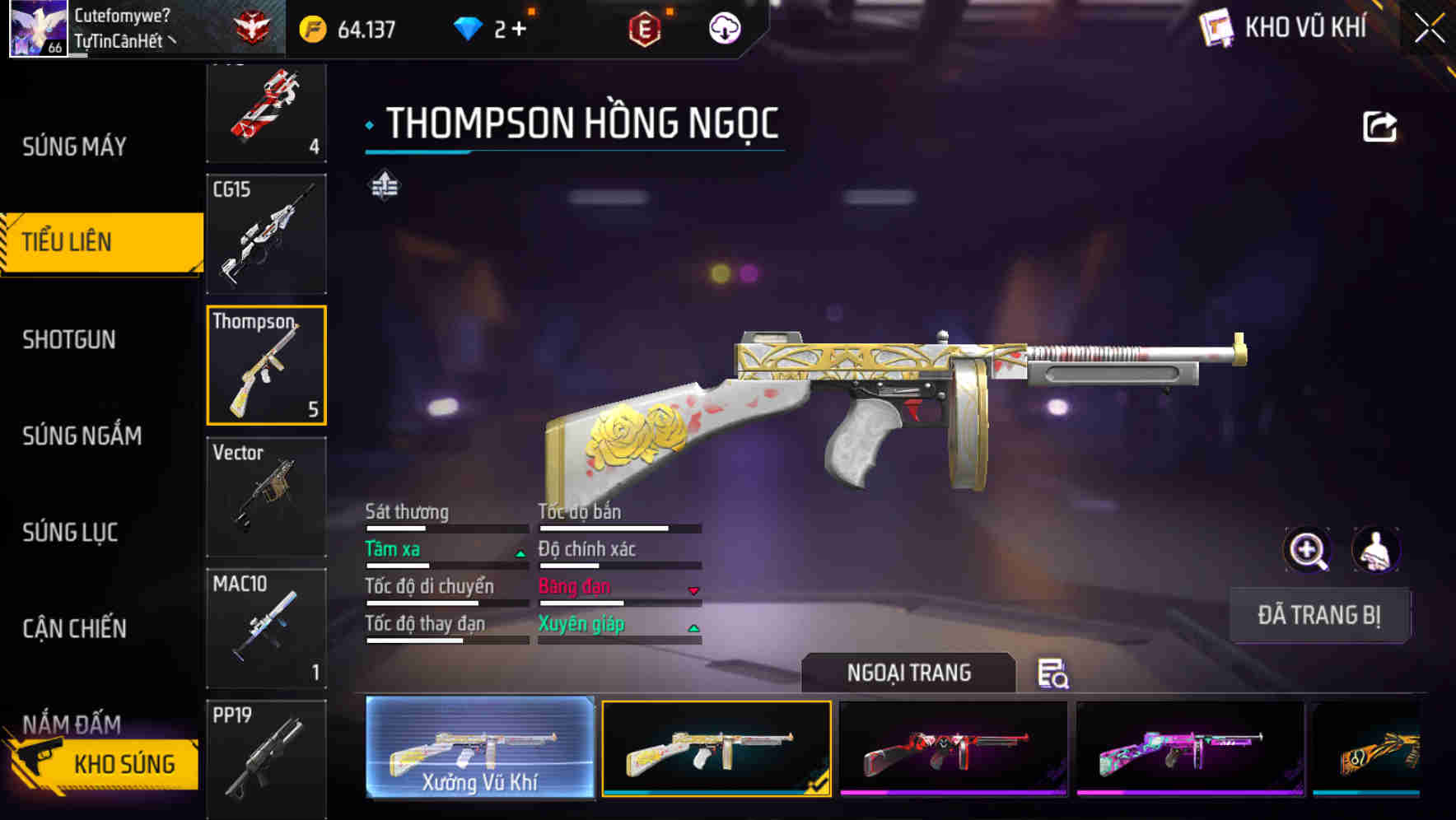Click the green up arrow beside Tầm xa stat
Image resolution: width=1456 pixels, height=820 pixels.
tap(520, 553)
